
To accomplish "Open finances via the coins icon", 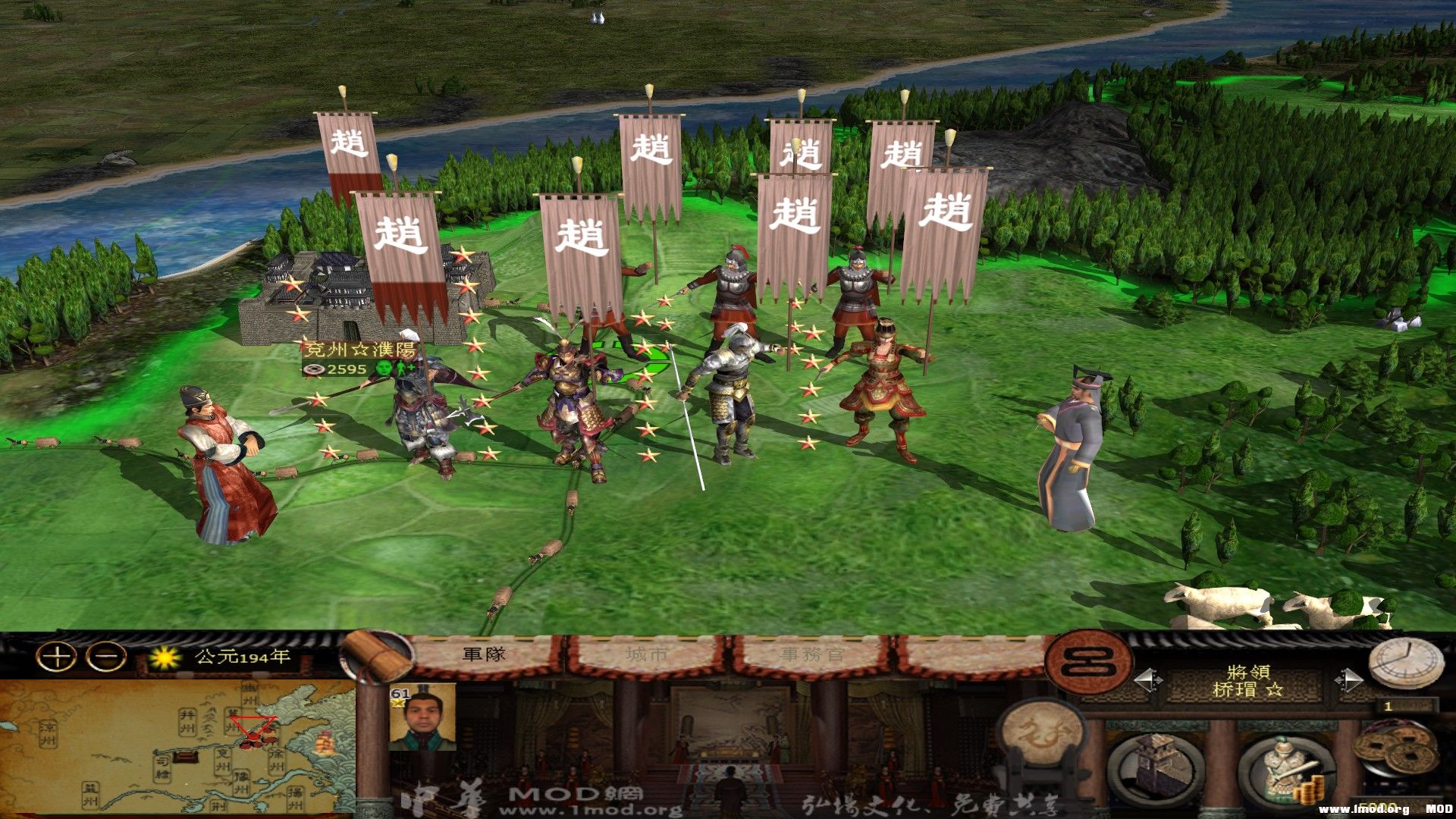I will coord(1397,751).
